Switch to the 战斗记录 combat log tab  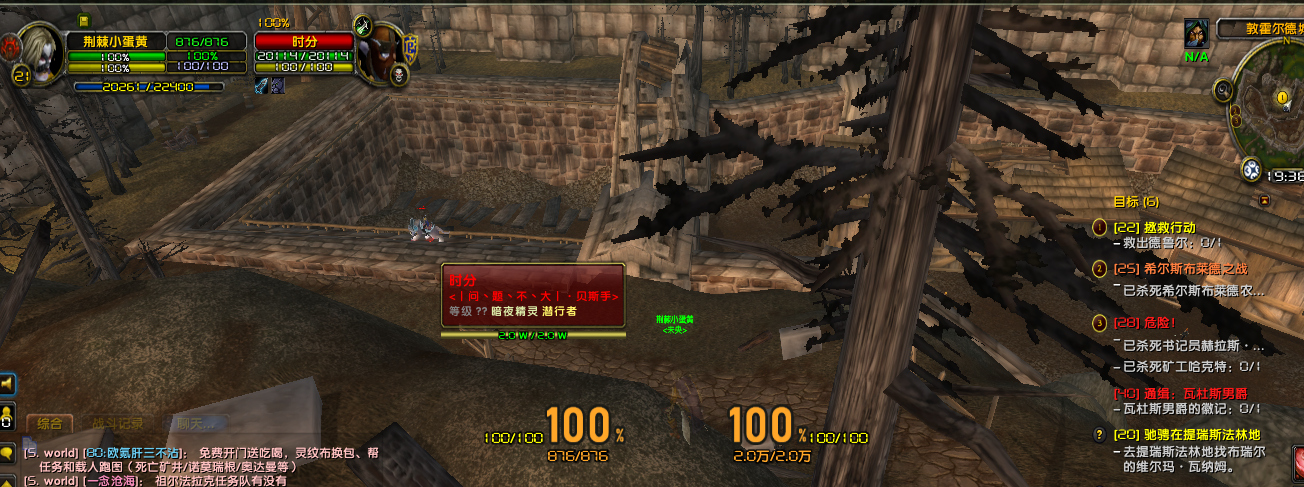[118, 424]
